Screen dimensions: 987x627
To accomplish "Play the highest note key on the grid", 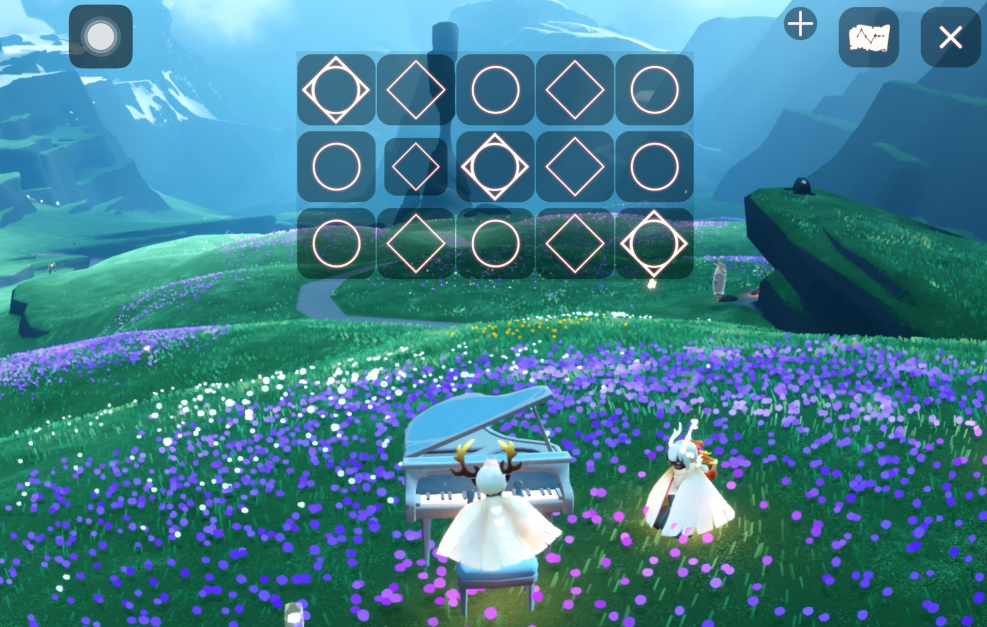I will click(x=654, y=244).
